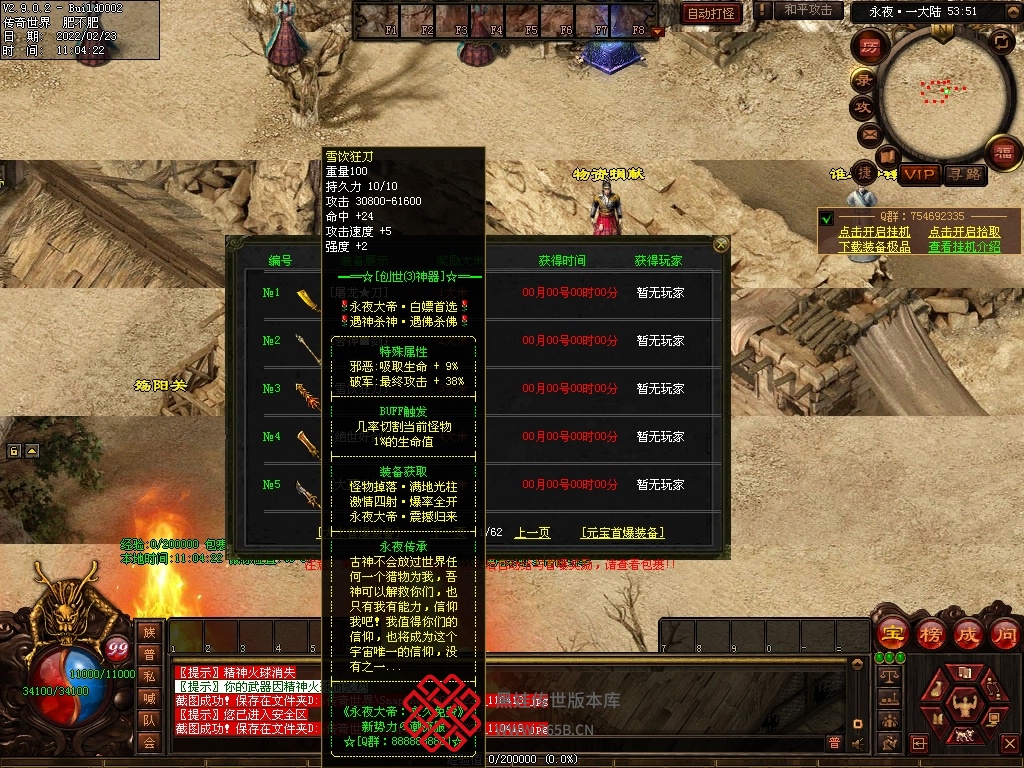The height and width of the screenshot is (768, 1024).
Task: Click the 点击开启拾取 link
Action: click(x=964, y=232)
